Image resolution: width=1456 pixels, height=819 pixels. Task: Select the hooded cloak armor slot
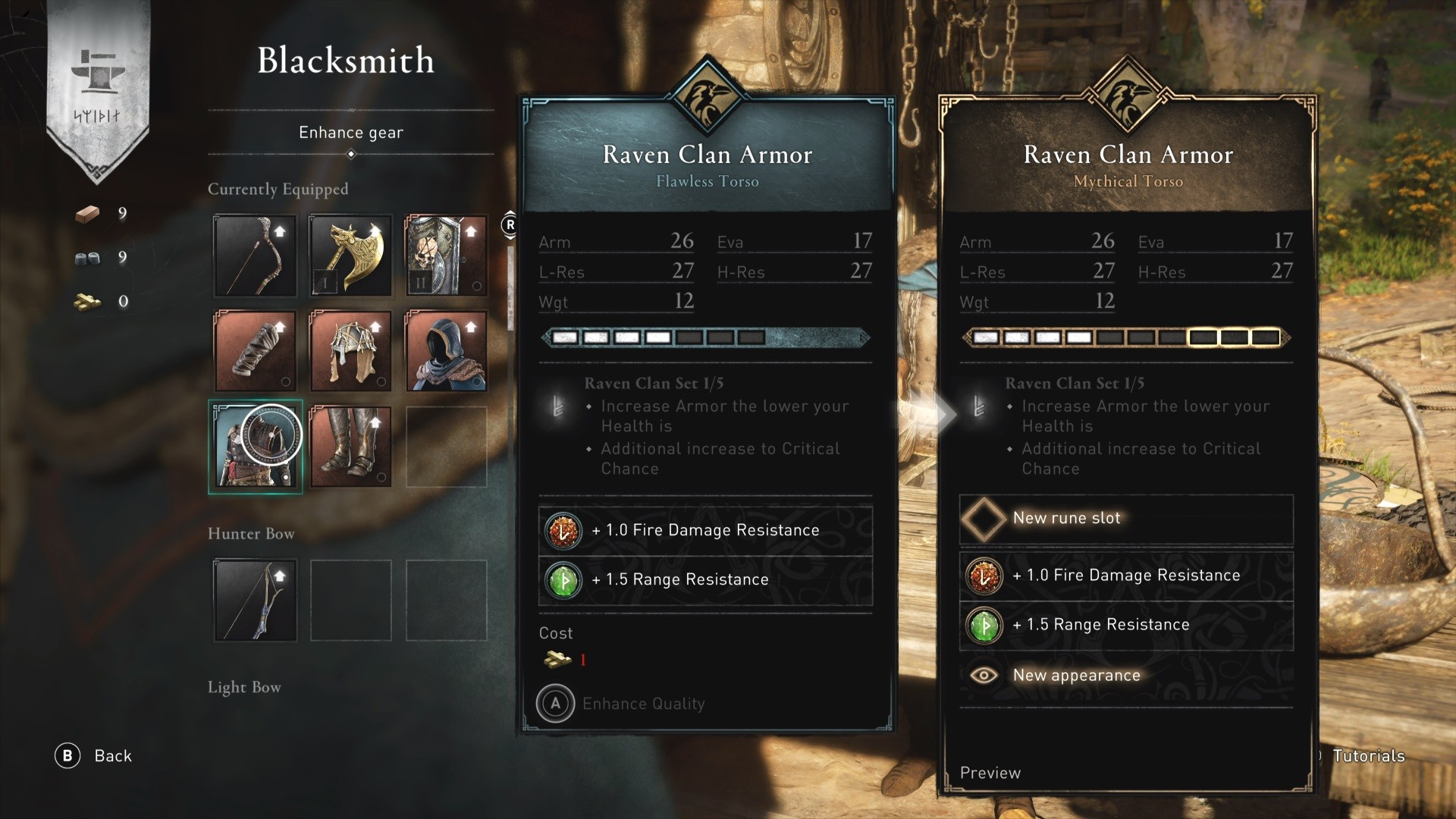pyautogui.click(x=446, y=350)
